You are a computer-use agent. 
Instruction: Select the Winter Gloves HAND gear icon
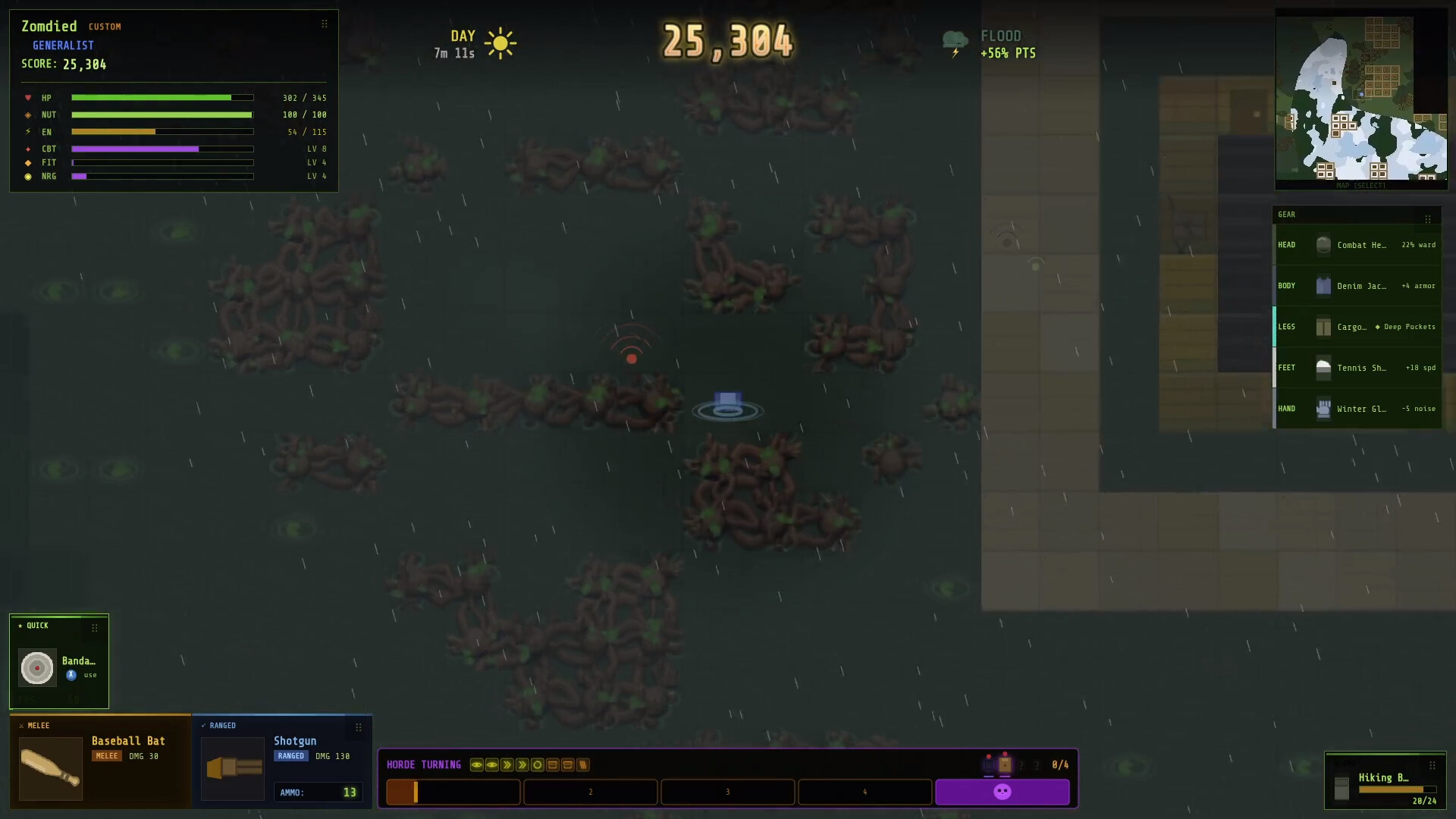[1324, 409]
